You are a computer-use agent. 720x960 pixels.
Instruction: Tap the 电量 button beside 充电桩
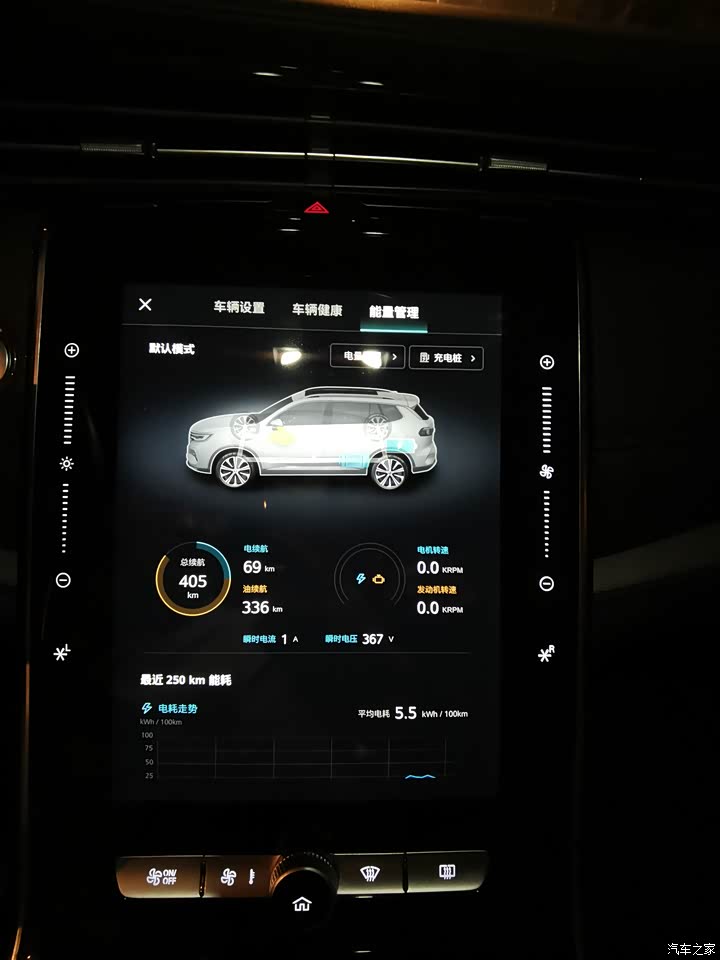[367, 356]
